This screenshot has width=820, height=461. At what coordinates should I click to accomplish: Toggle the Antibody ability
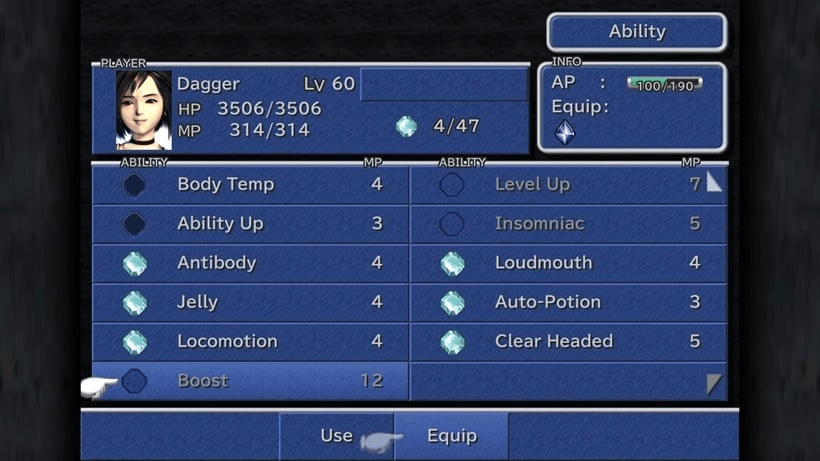coord(250,263)
